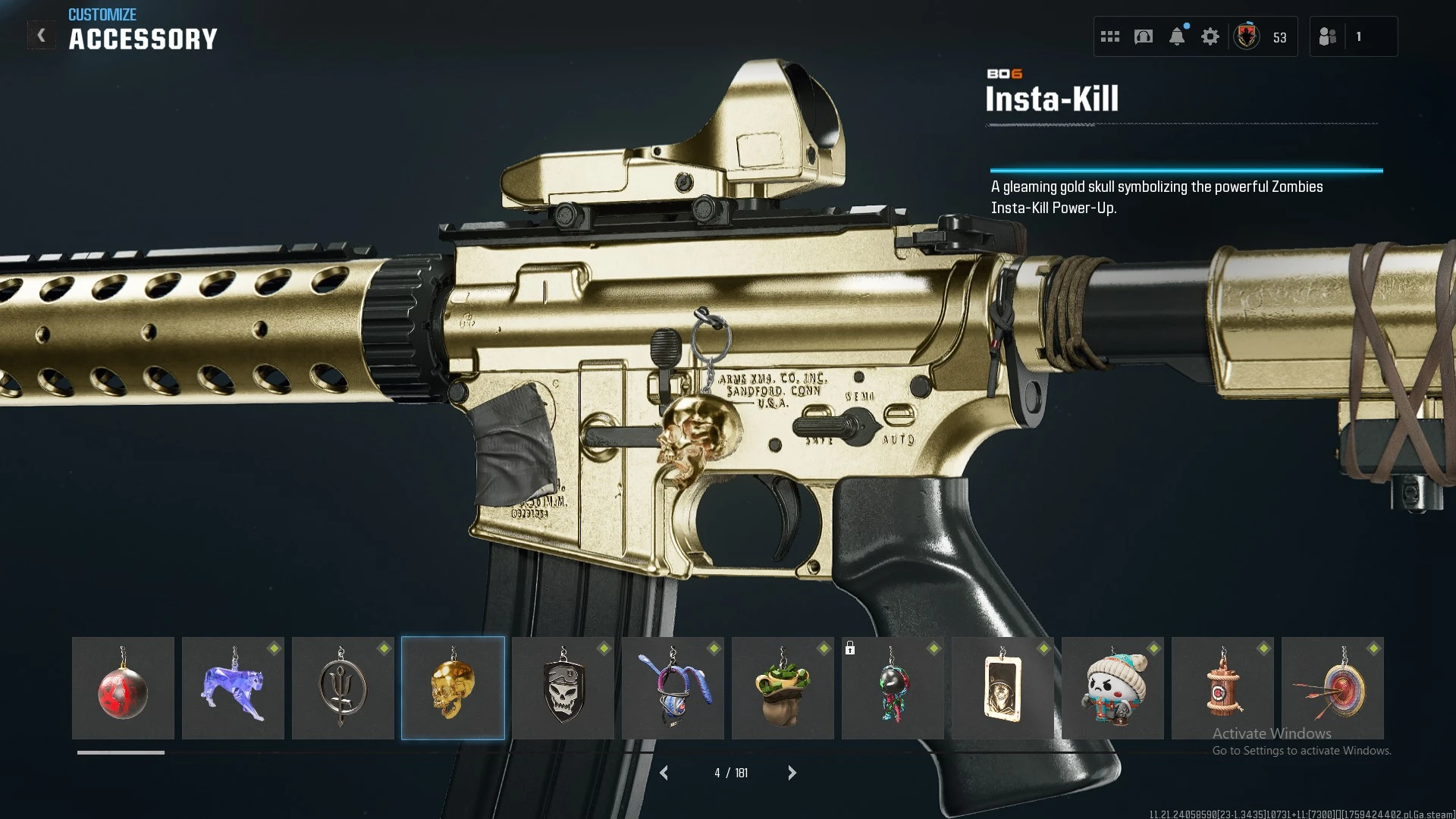This screenshot has height=819, width=1456.
Task: Select the red ornament ball charm
Action: click(123, 689)
